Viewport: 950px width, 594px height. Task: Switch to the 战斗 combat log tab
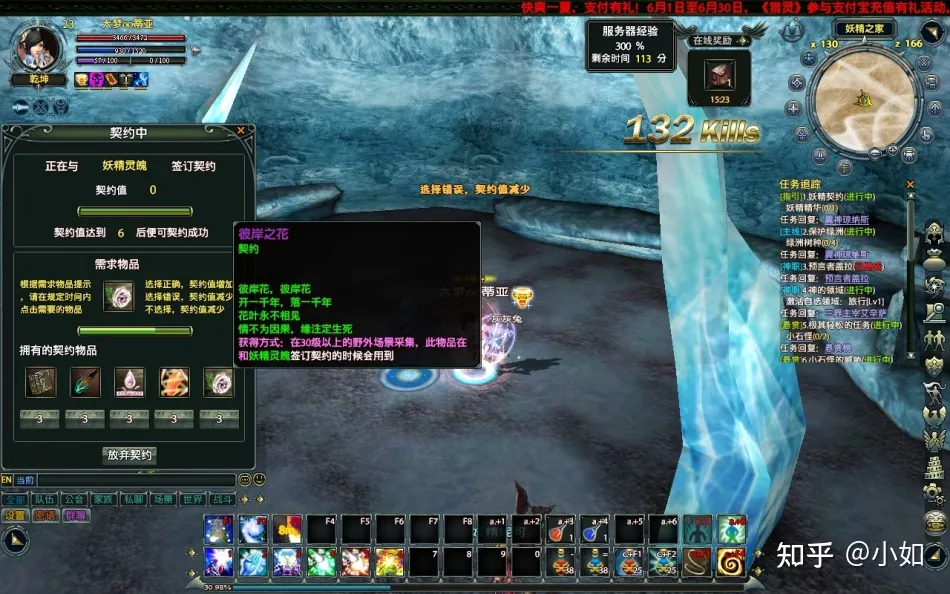[x=222, y=499]
